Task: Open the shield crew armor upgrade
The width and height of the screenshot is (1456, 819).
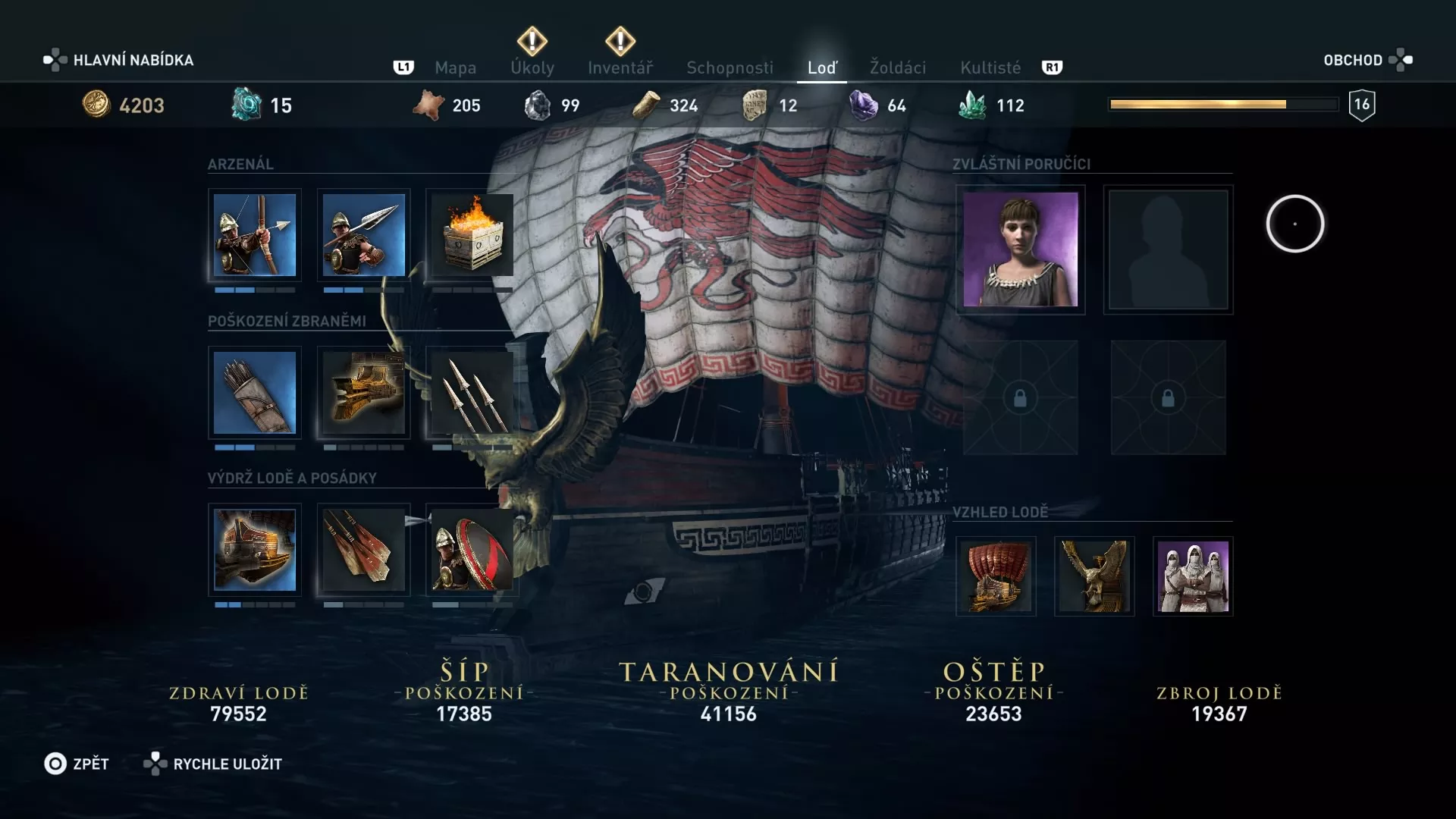Action: click(472, 550)
